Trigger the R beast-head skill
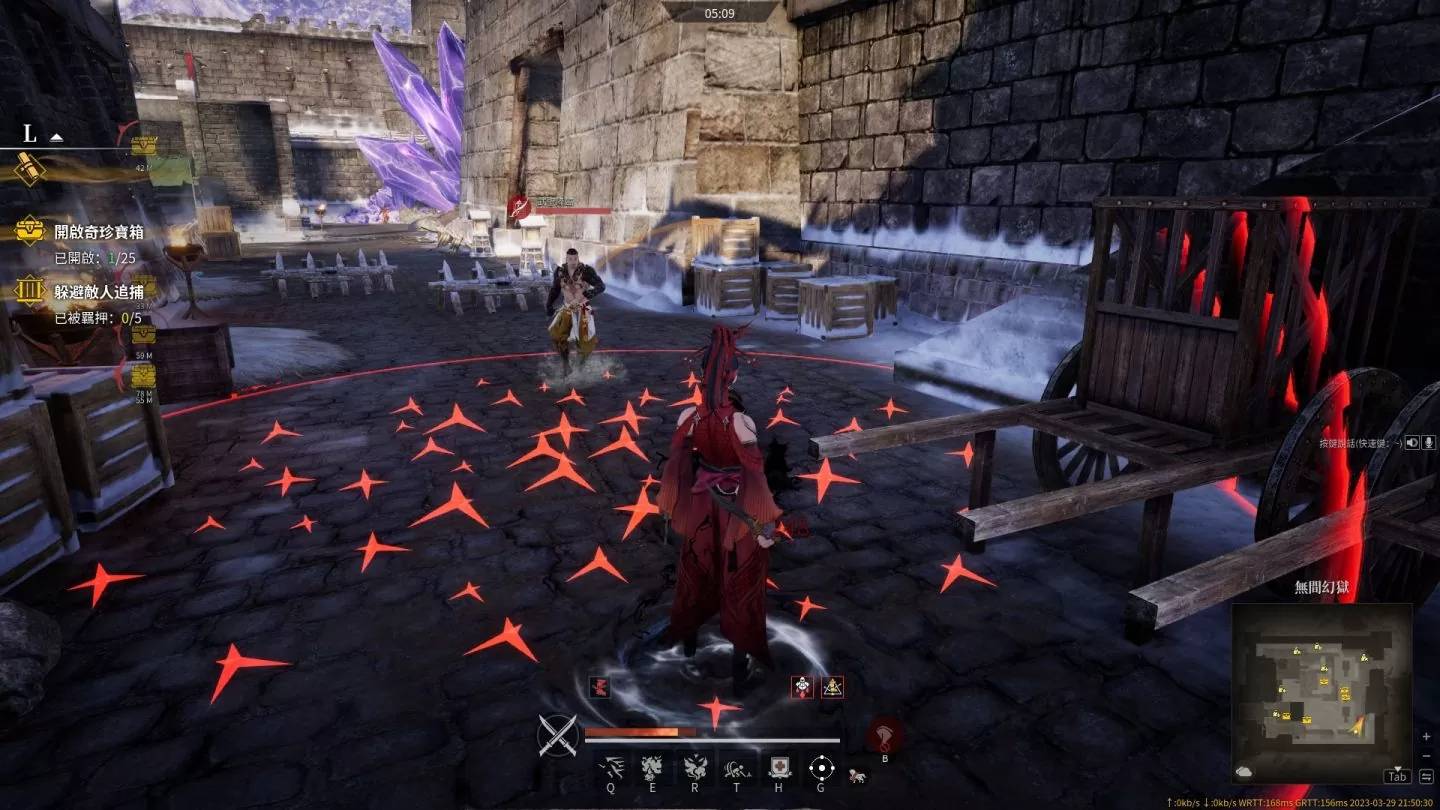 pyautogui.click(x=694, y=768)
